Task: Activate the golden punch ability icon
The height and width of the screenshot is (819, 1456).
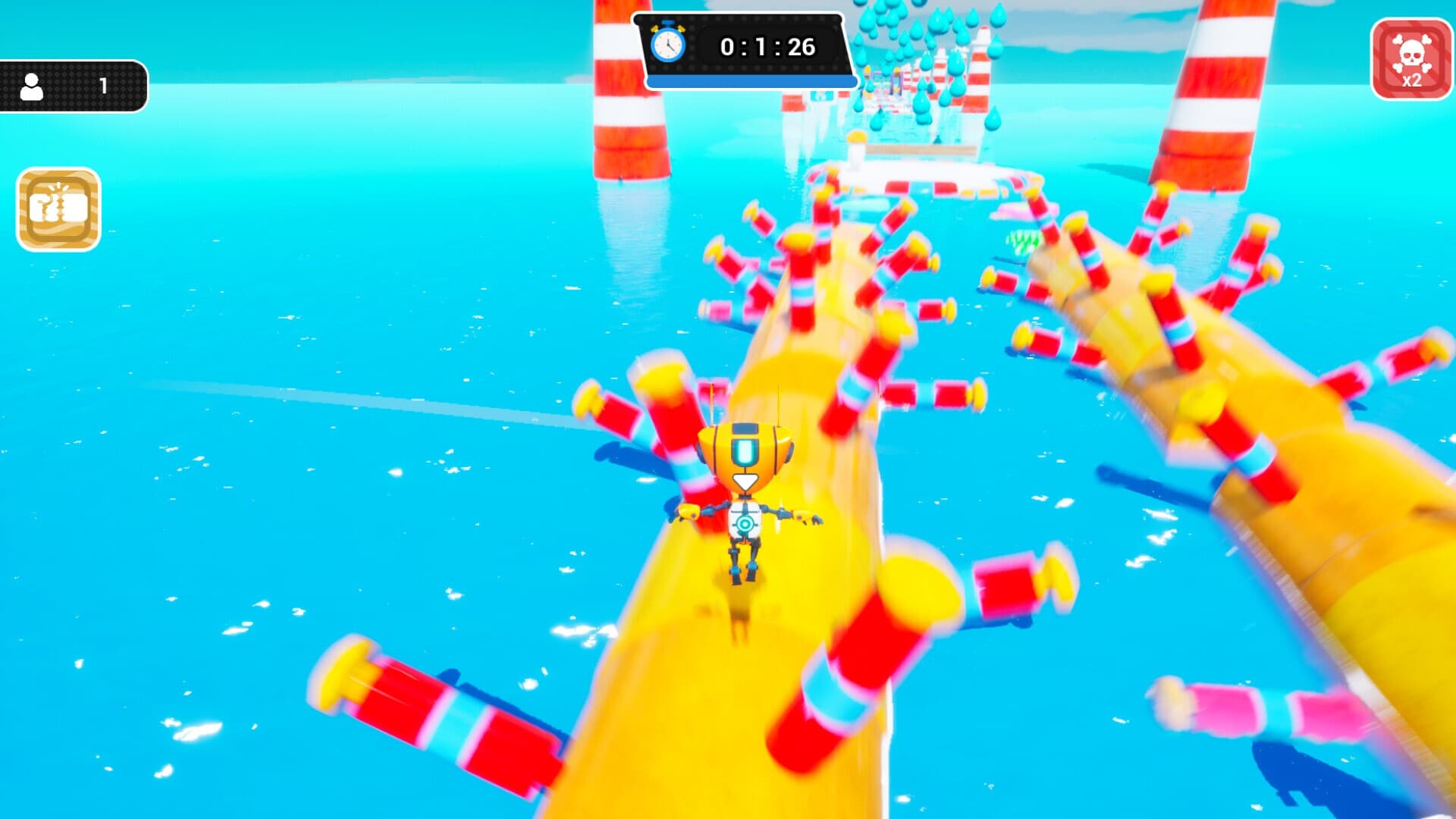Action: pos(58,209)
